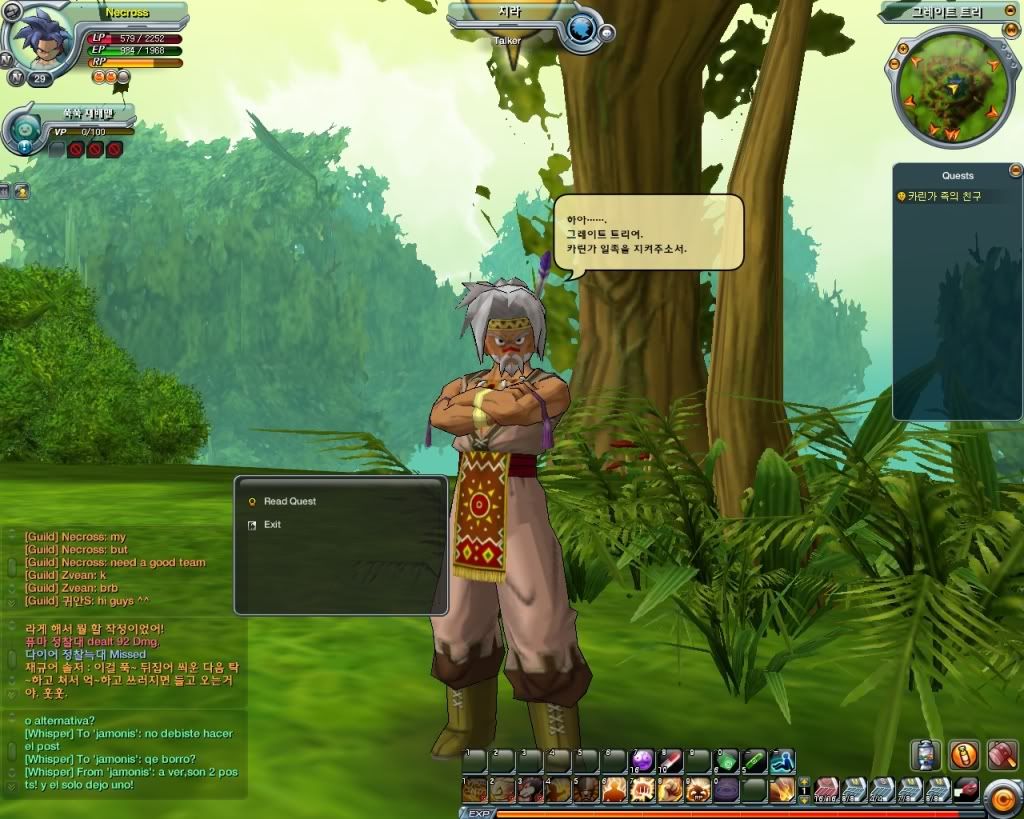Screen dimensions: 1024x819
Task: Use the red capsule item in the hotbar
Action: (670, 761)
